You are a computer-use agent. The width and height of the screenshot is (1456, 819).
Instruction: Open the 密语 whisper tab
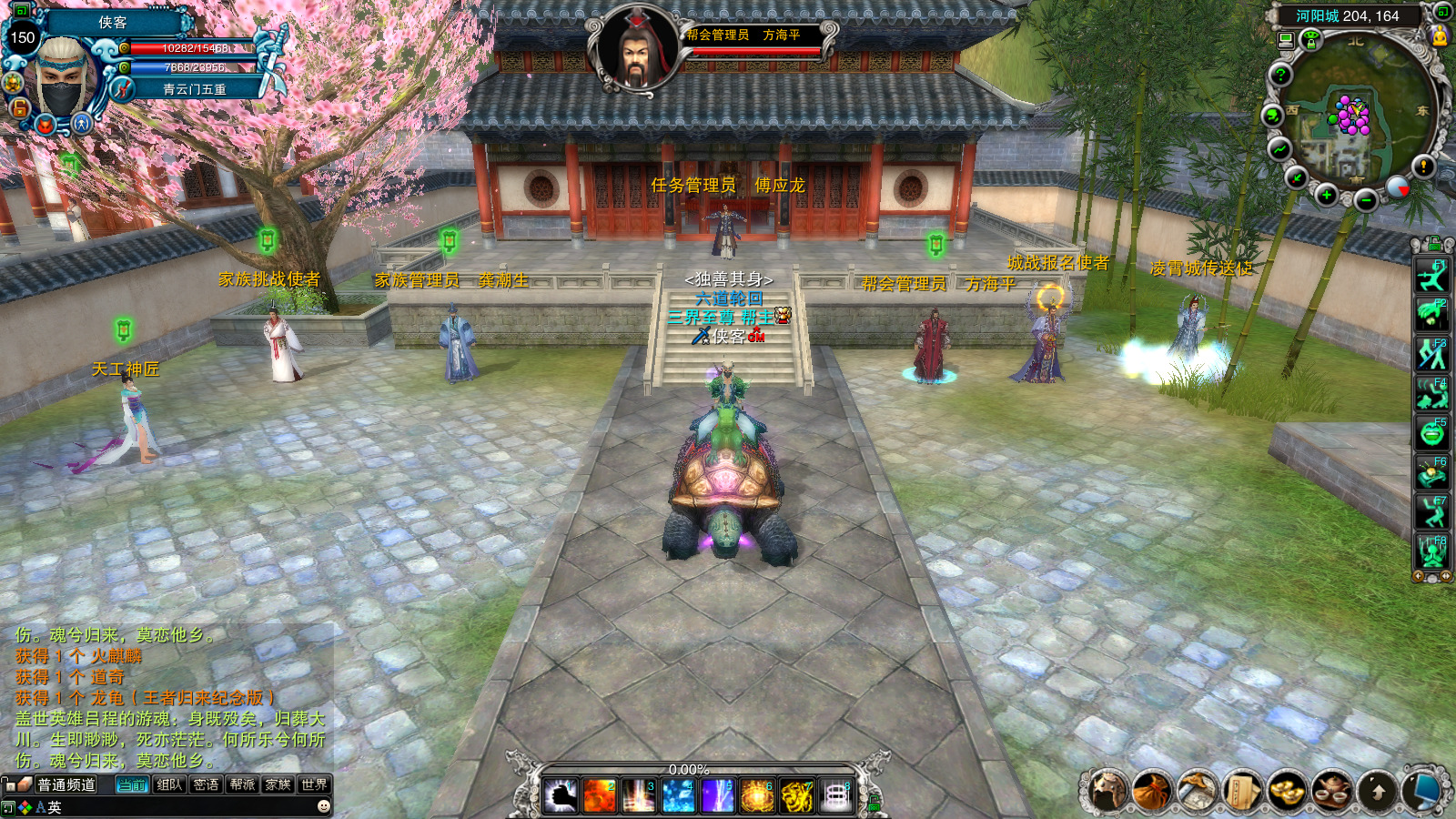pyautogui.click(x=206, y=784)
